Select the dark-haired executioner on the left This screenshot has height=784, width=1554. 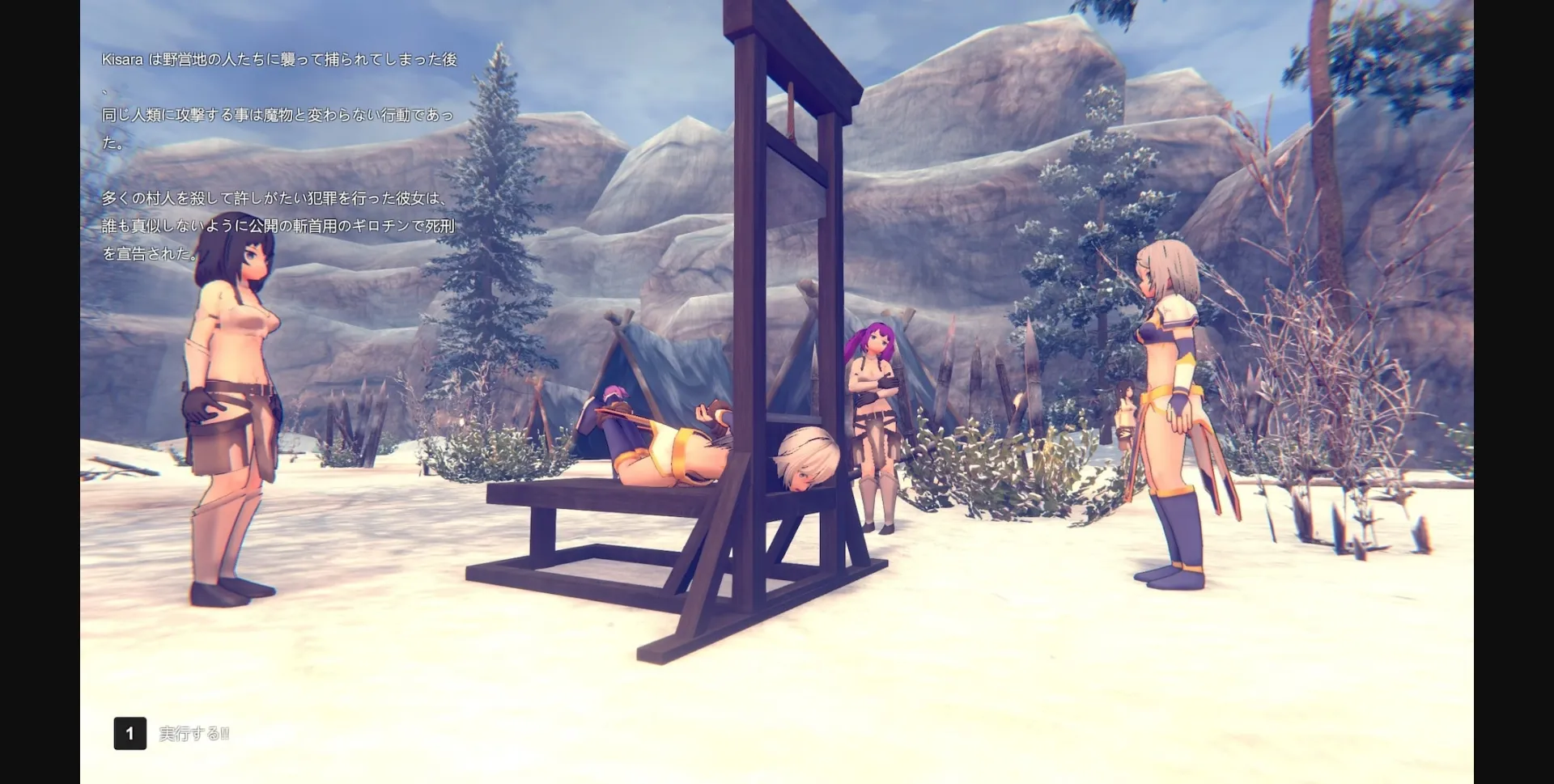click(235, 364)
